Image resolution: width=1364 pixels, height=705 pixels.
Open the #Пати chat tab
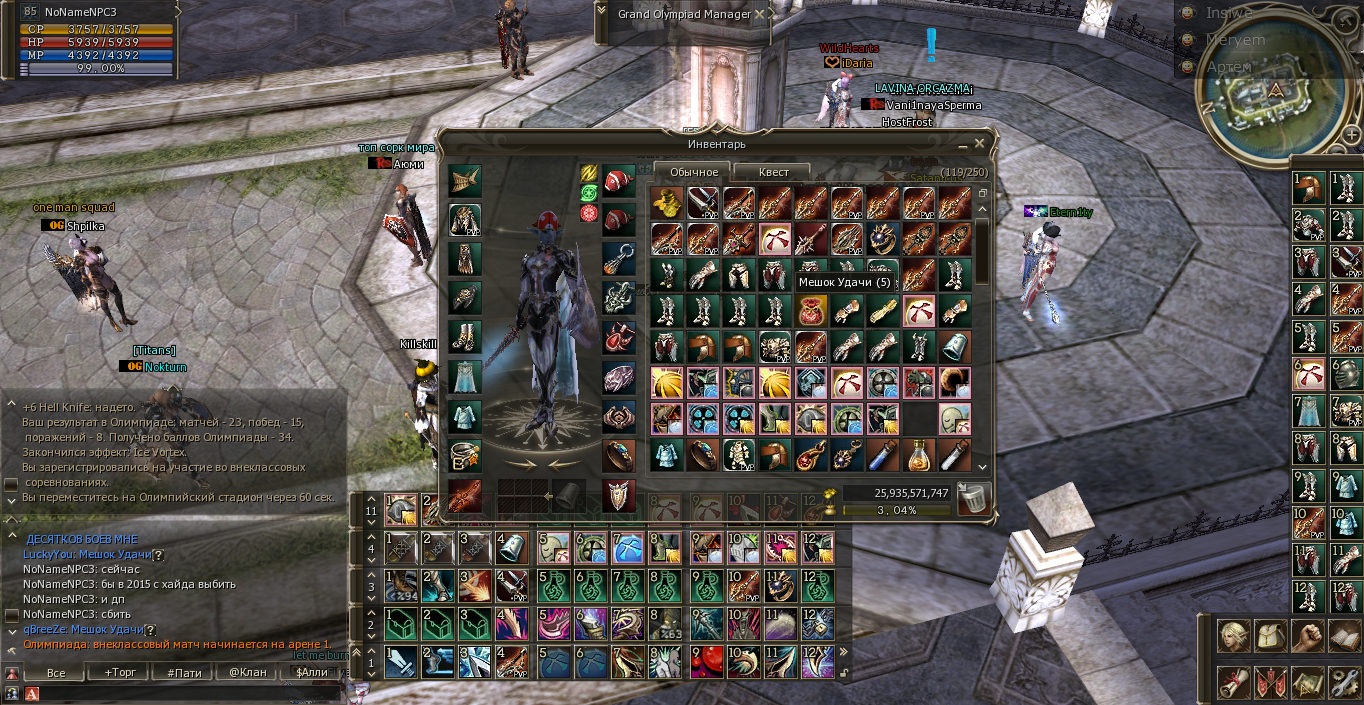(184, 672)
